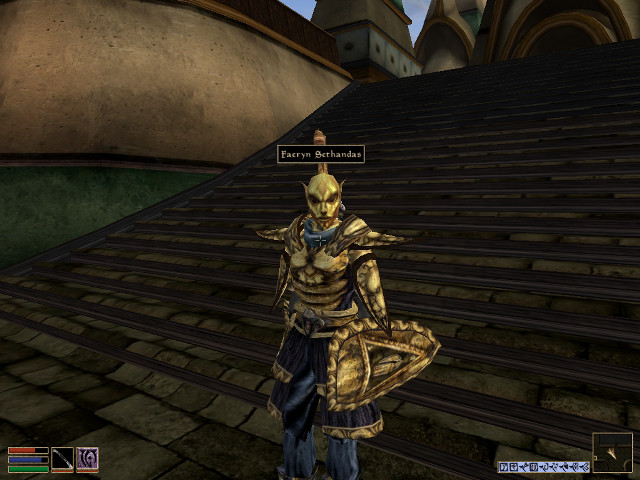Click the minimap in the corner
The width and height of the screenshot is (640, 480).
point(612,452)
